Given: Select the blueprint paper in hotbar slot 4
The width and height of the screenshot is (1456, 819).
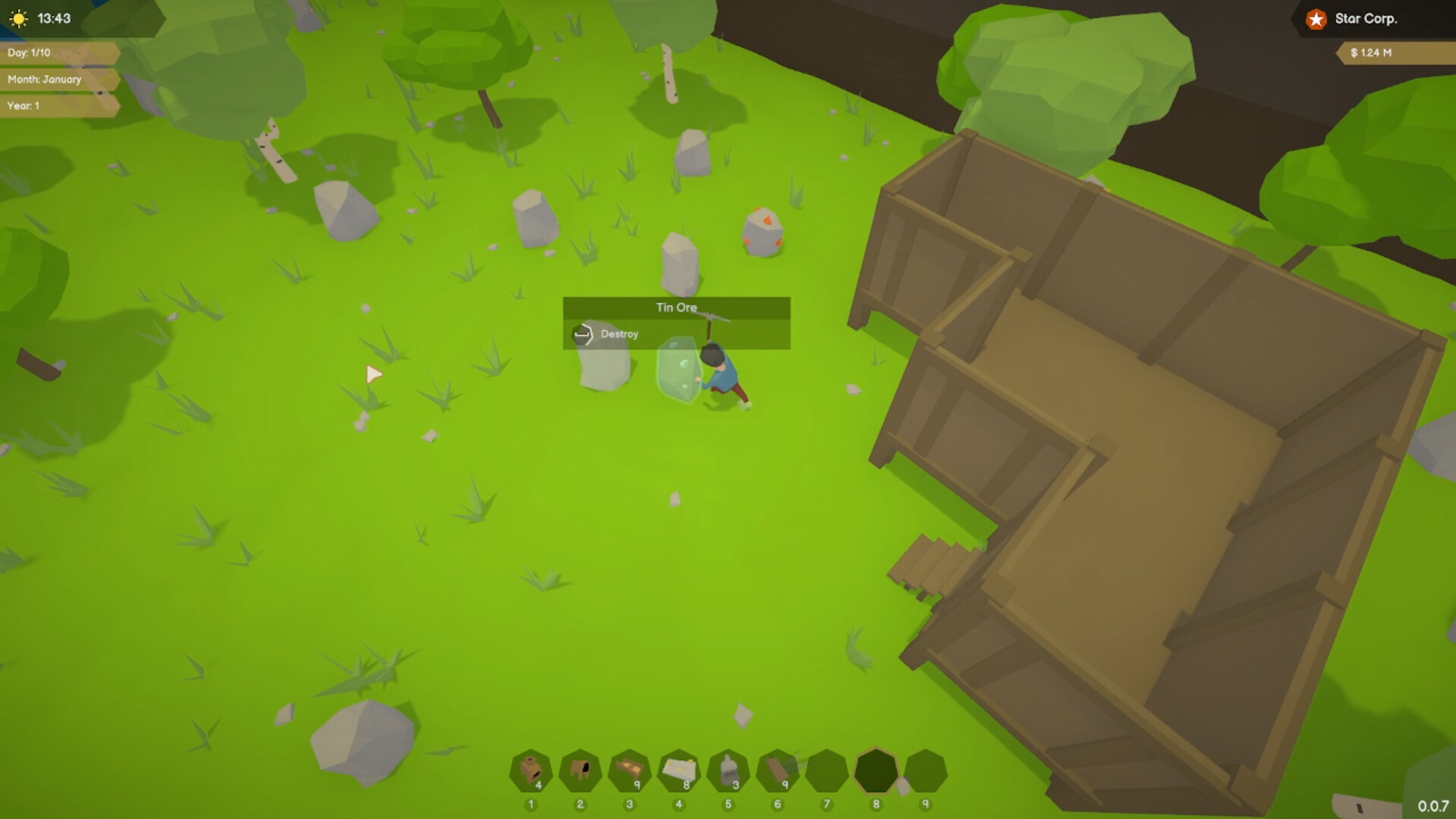Looking at the screenshot, I should 679,768.
